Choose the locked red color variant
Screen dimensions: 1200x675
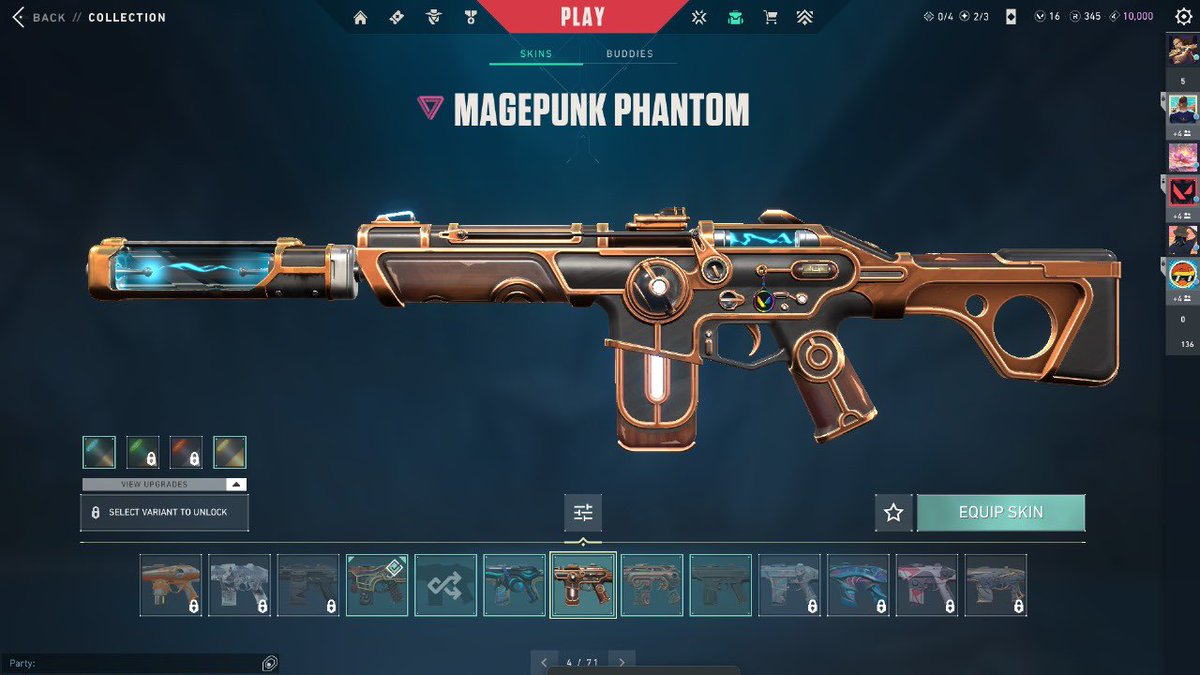(x=186, y=452)
